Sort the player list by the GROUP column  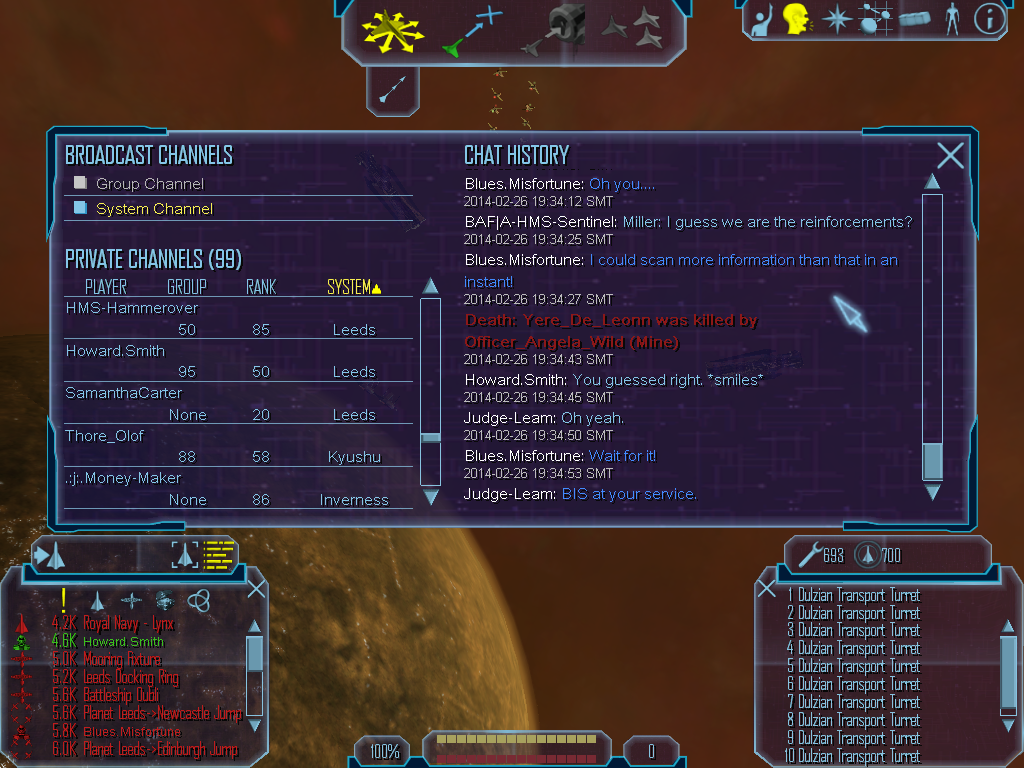187,288
